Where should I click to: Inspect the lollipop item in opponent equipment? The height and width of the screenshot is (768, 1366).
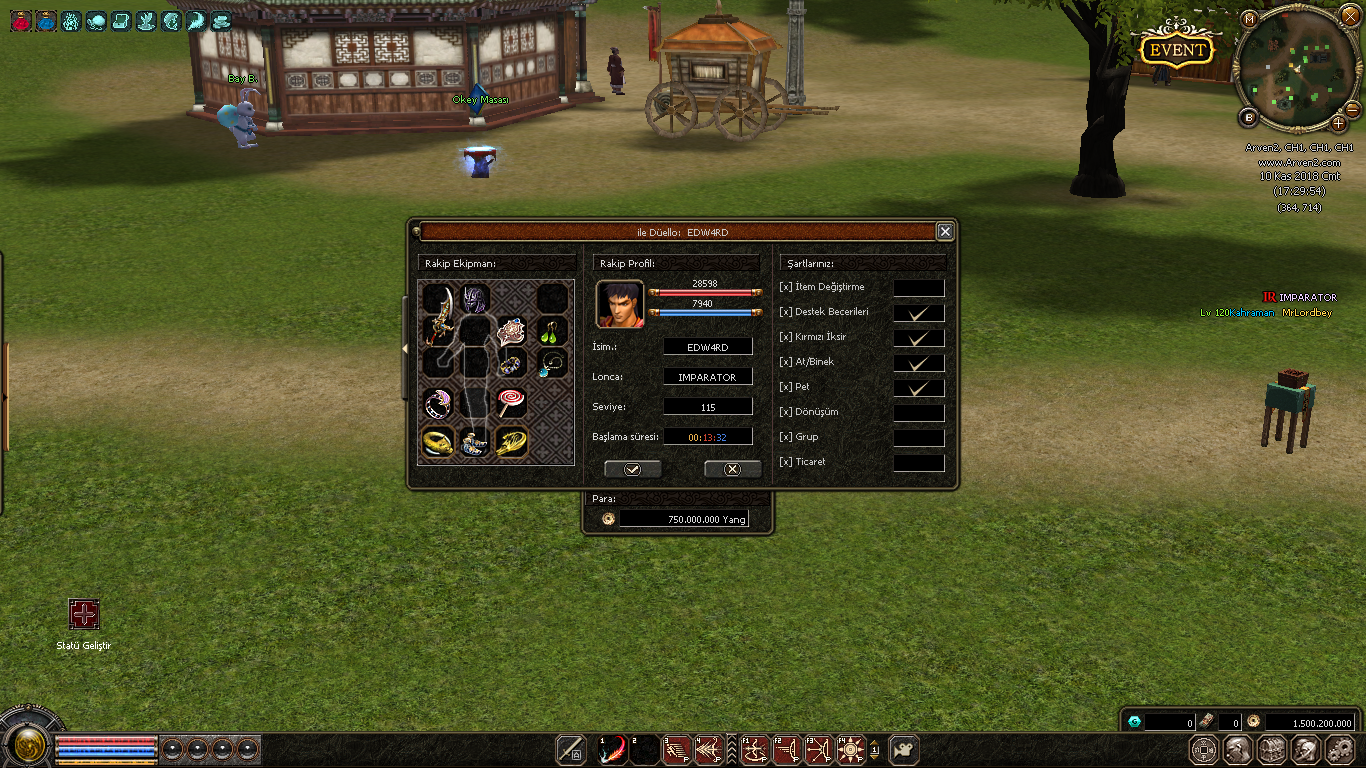(511, 402)
